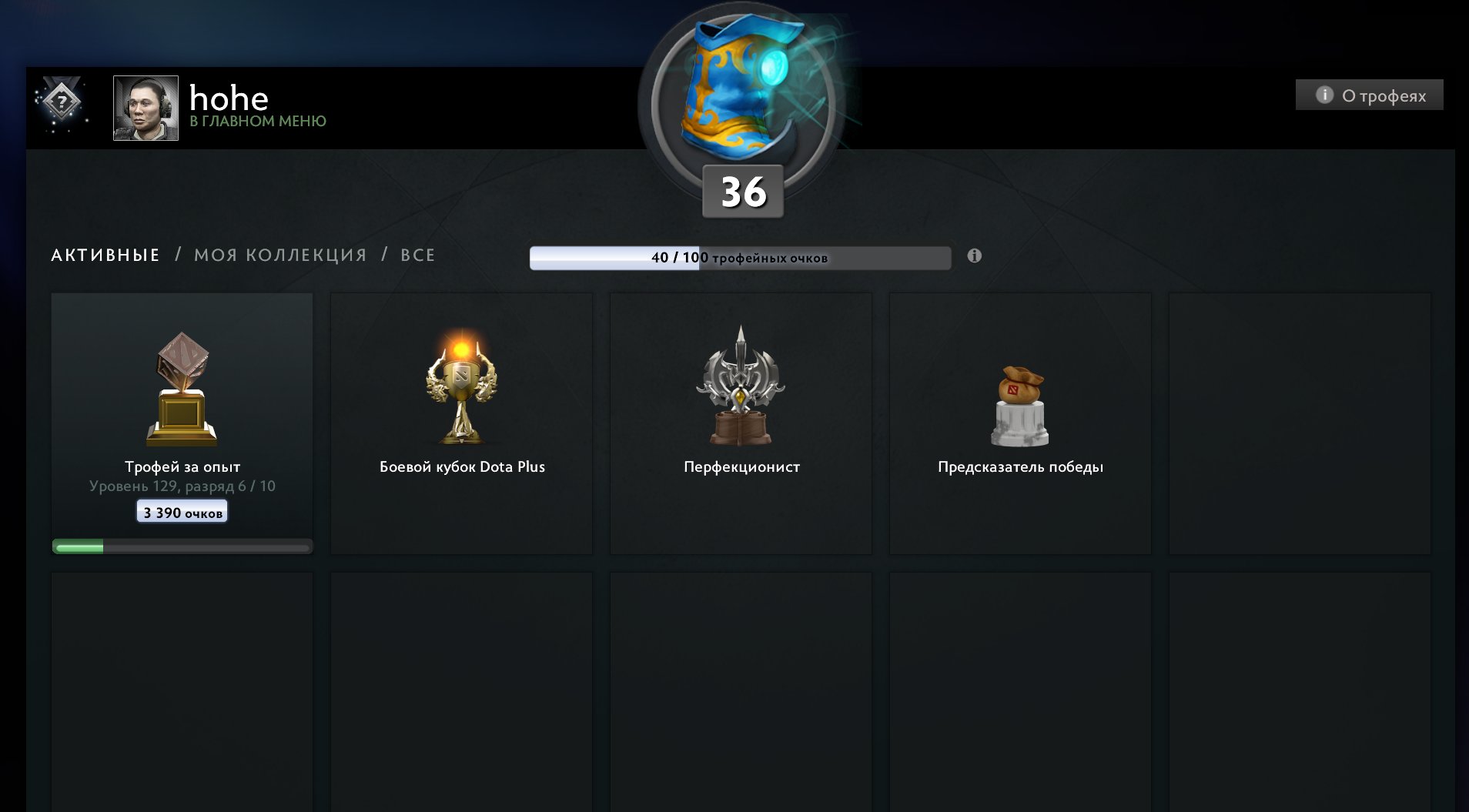
Task: Click the 3 390 очков points label
Action: pyautogui.click(x=182, y=511)
